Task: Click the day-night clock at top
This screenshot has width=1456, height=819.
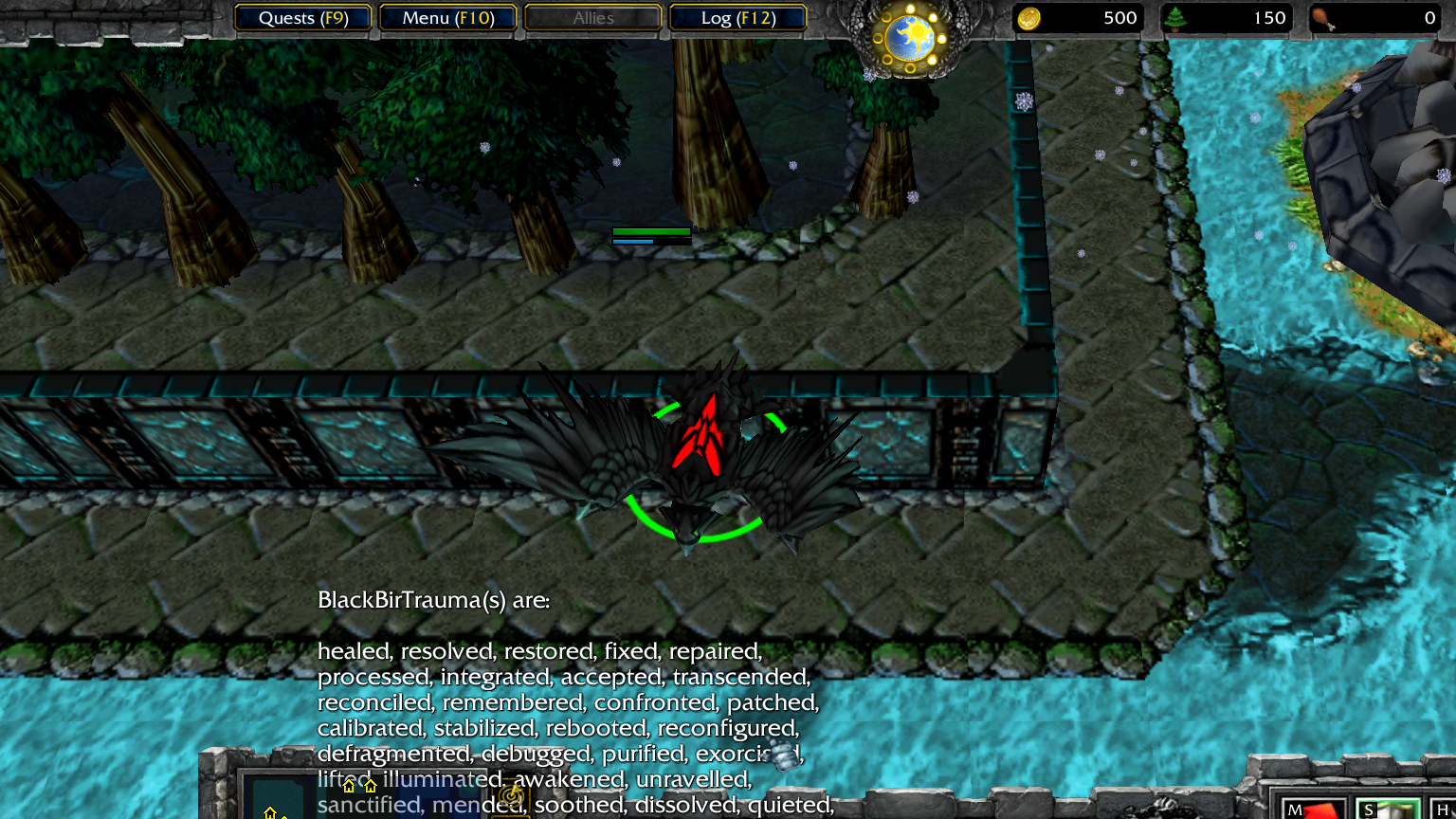Action: (x=910, y=39)
